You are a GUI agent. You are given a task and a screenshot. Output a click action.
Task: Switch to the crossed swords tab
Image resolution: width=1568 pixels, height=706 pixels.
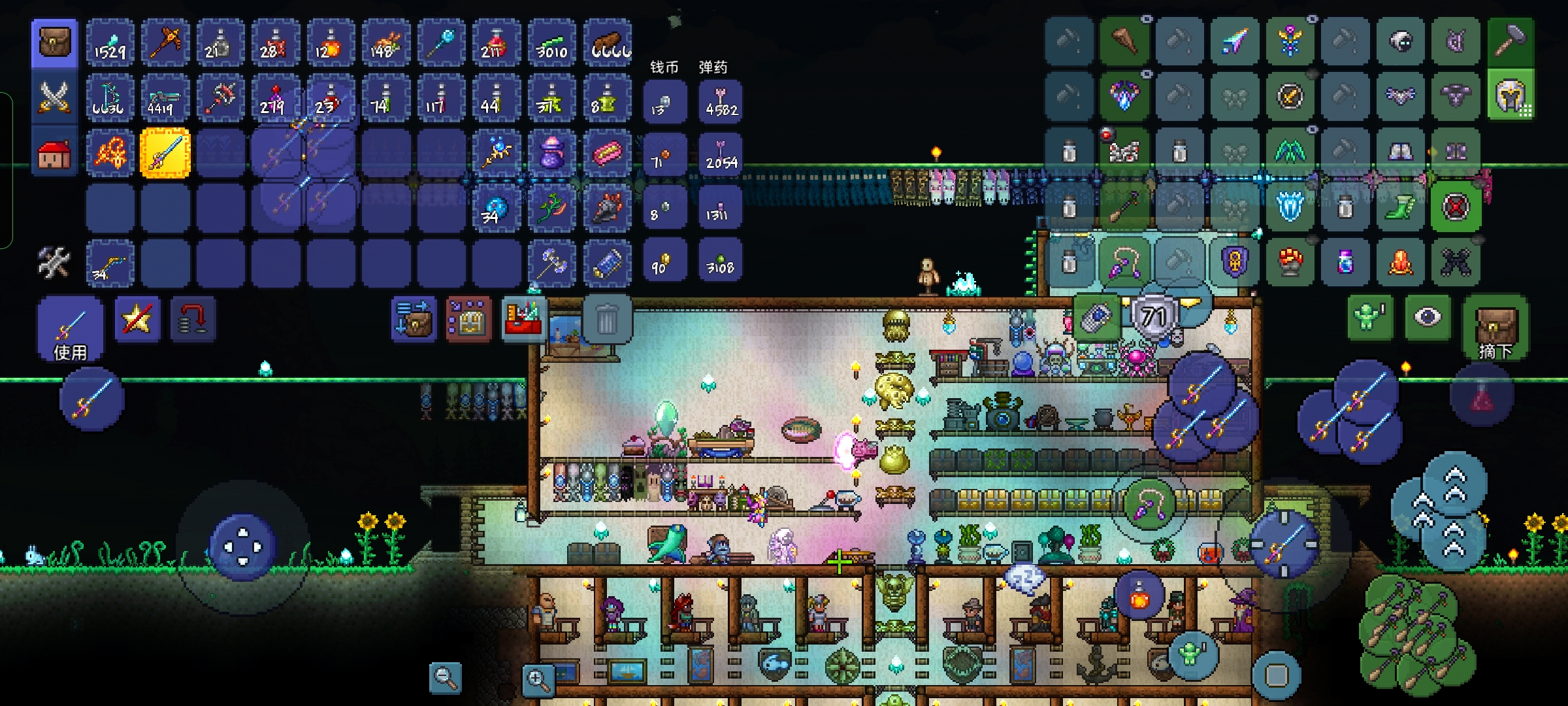coord(55,98)
